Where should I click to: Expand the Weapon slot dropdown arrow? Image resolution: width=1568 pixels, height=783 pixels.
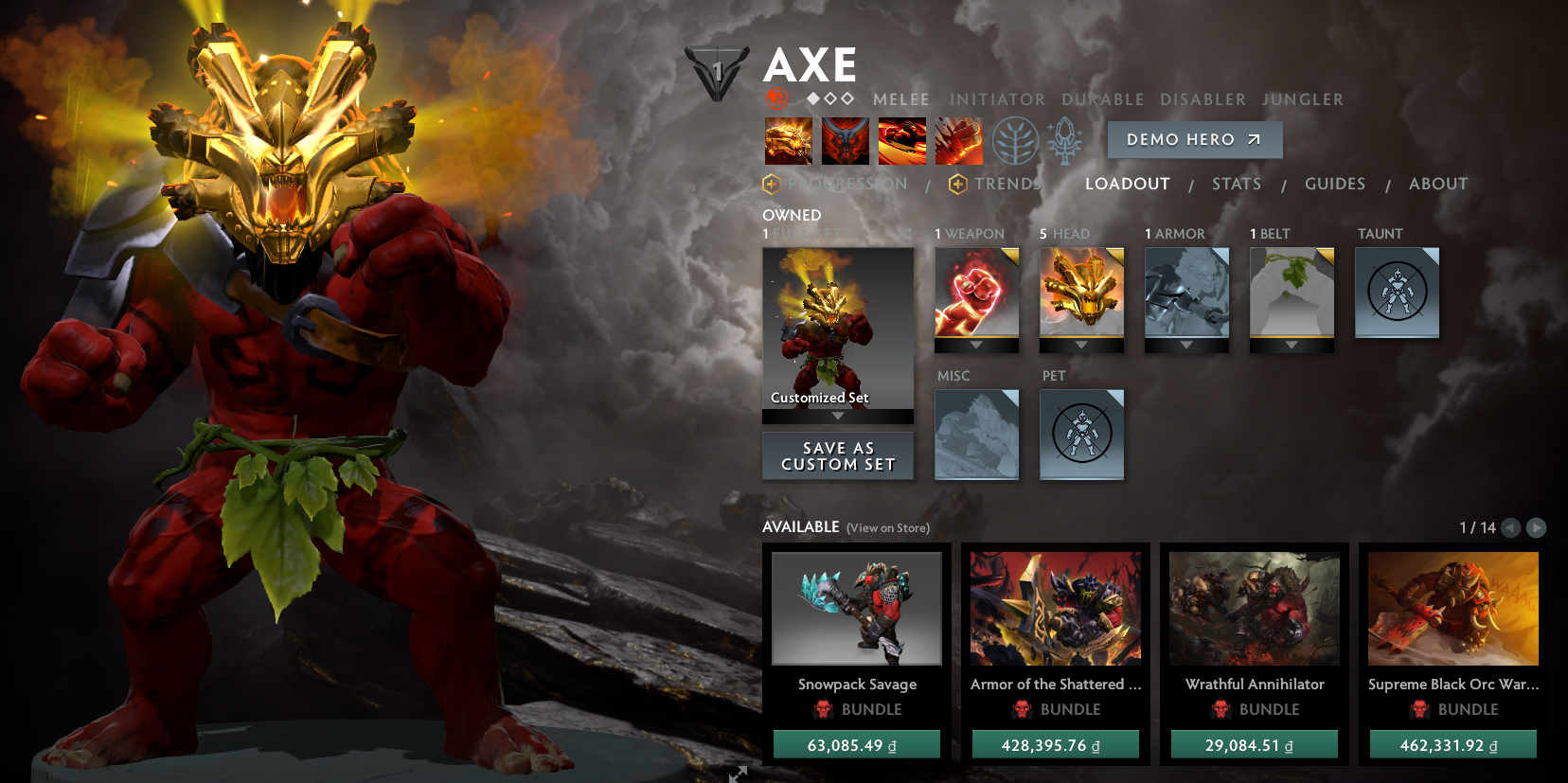(x=976, y=346)
